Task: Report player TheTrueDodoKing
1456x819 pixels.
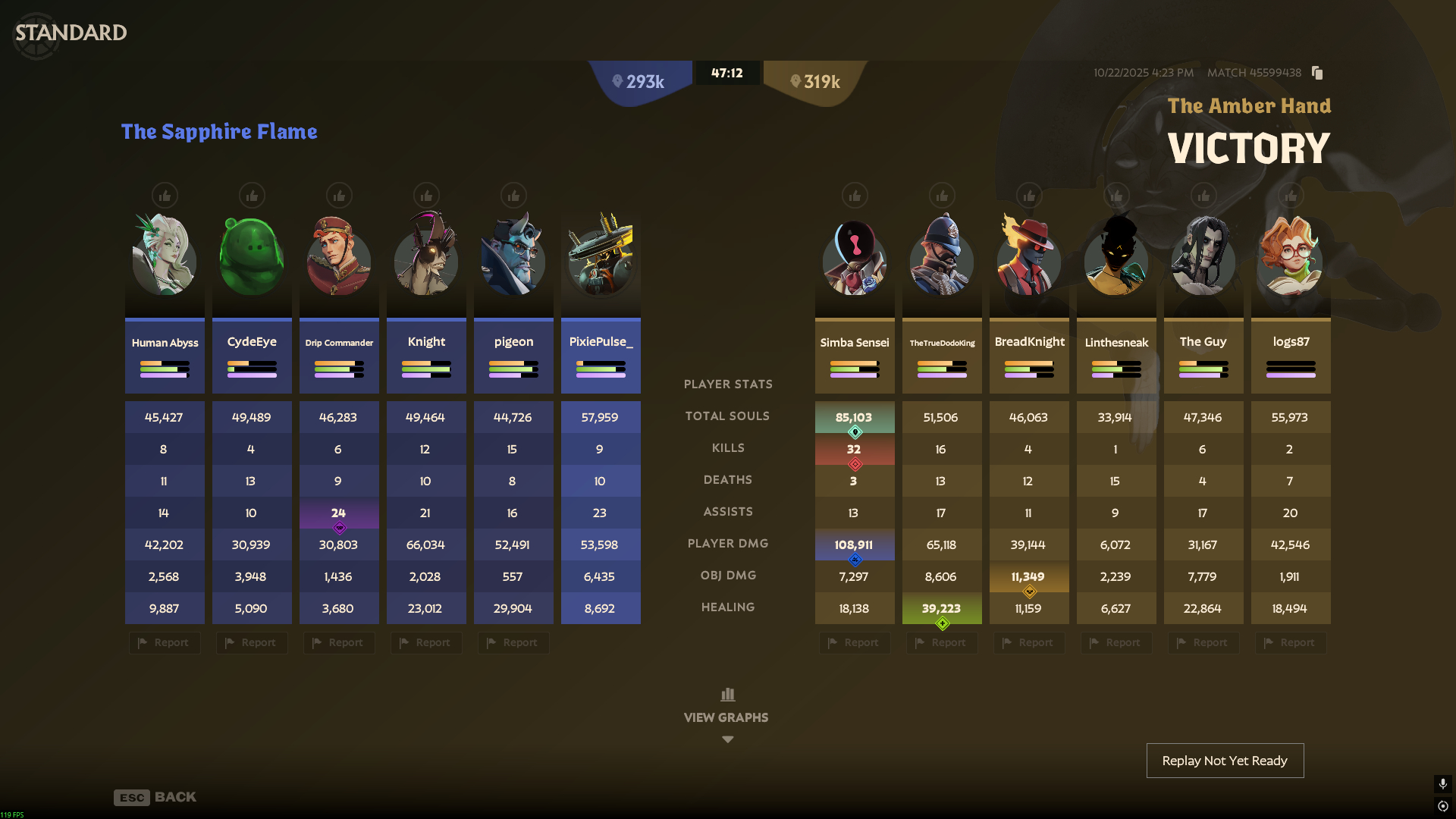Action: tap(942, 643)
